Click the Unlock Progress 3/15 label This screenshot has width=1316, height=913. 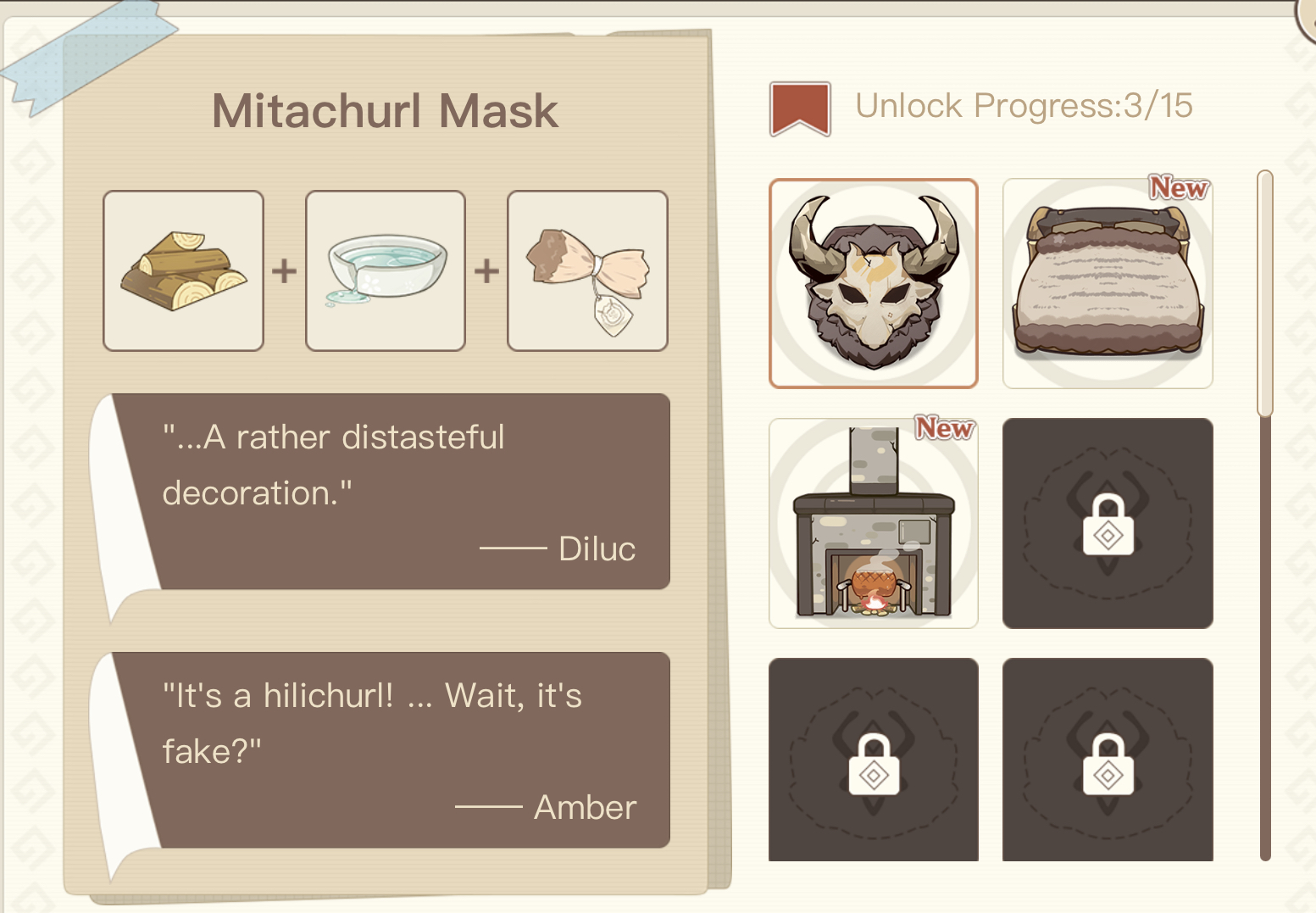[1024, 106]
